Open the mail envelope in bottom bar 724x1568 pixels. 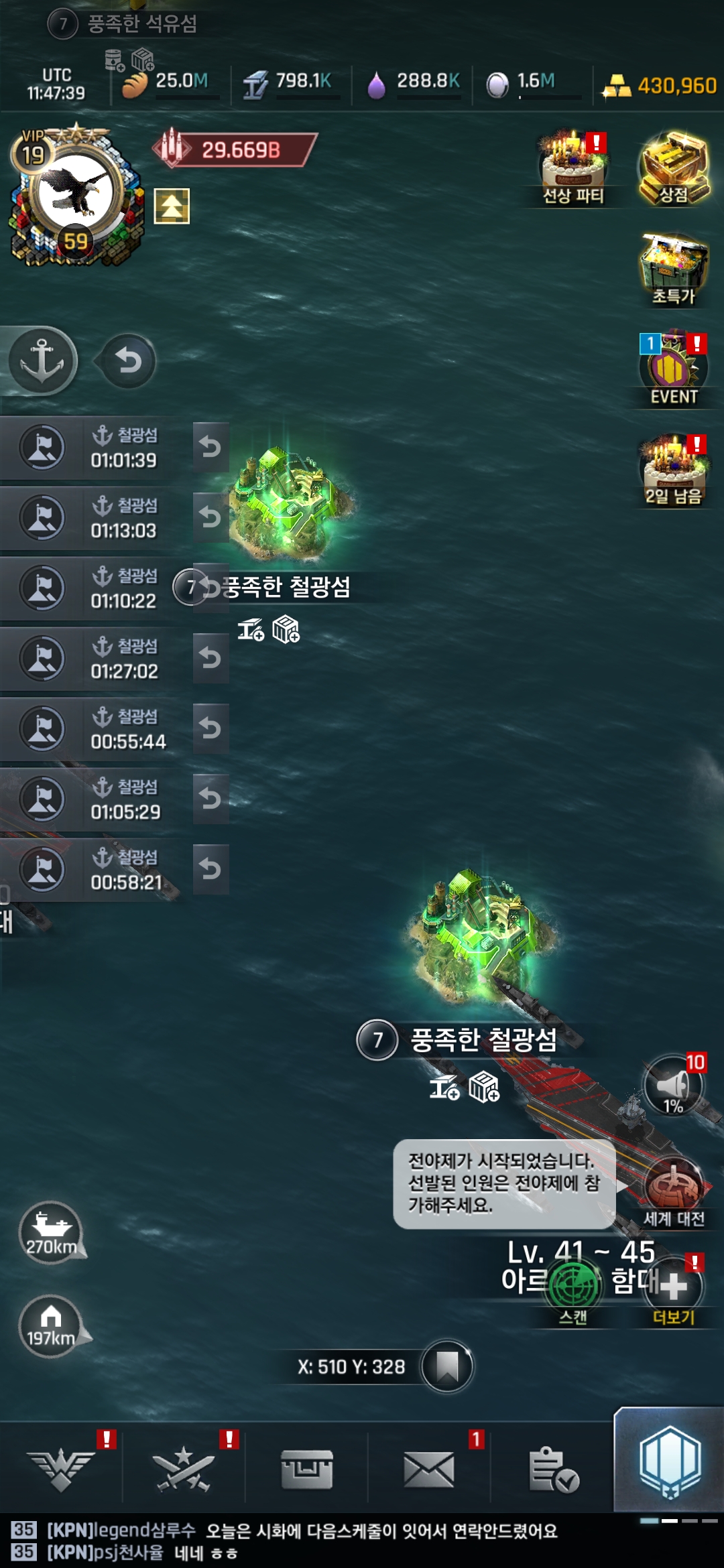[x=429, y=1469]
